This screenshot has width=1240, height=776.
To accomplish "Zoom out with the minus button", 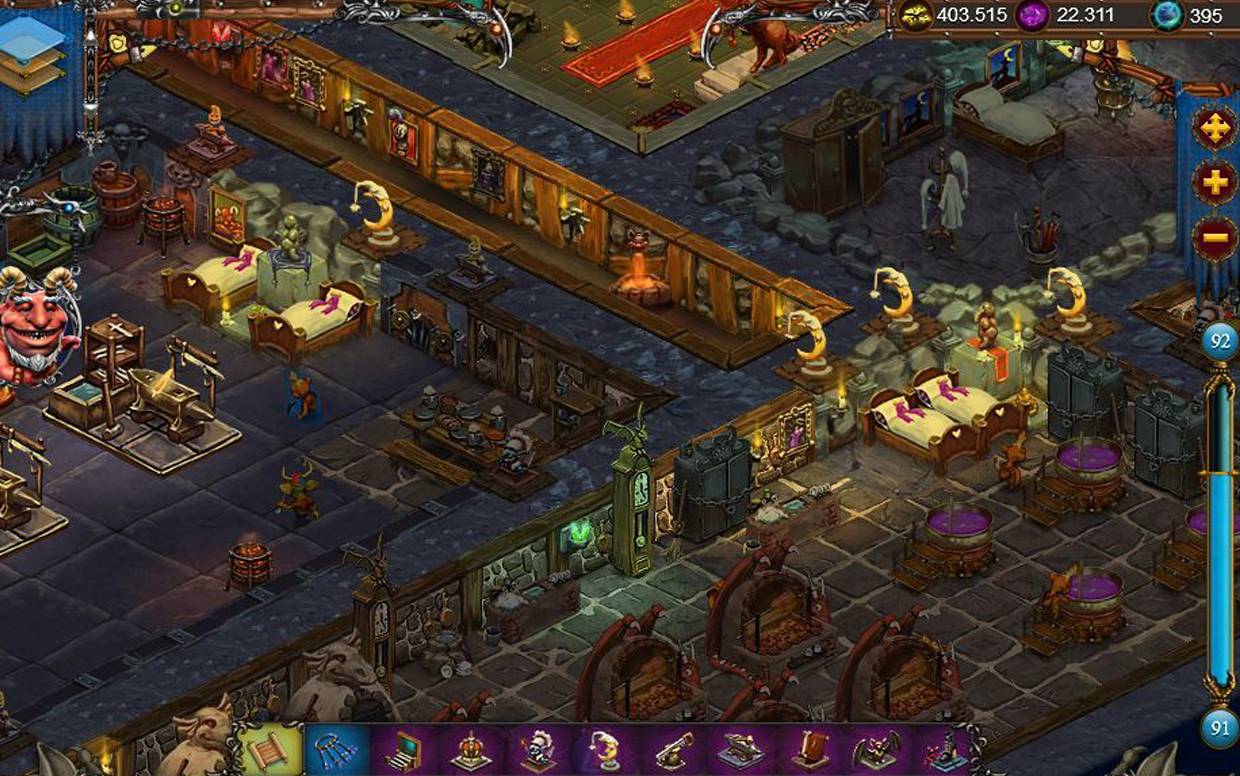I will pos(1214,239).
